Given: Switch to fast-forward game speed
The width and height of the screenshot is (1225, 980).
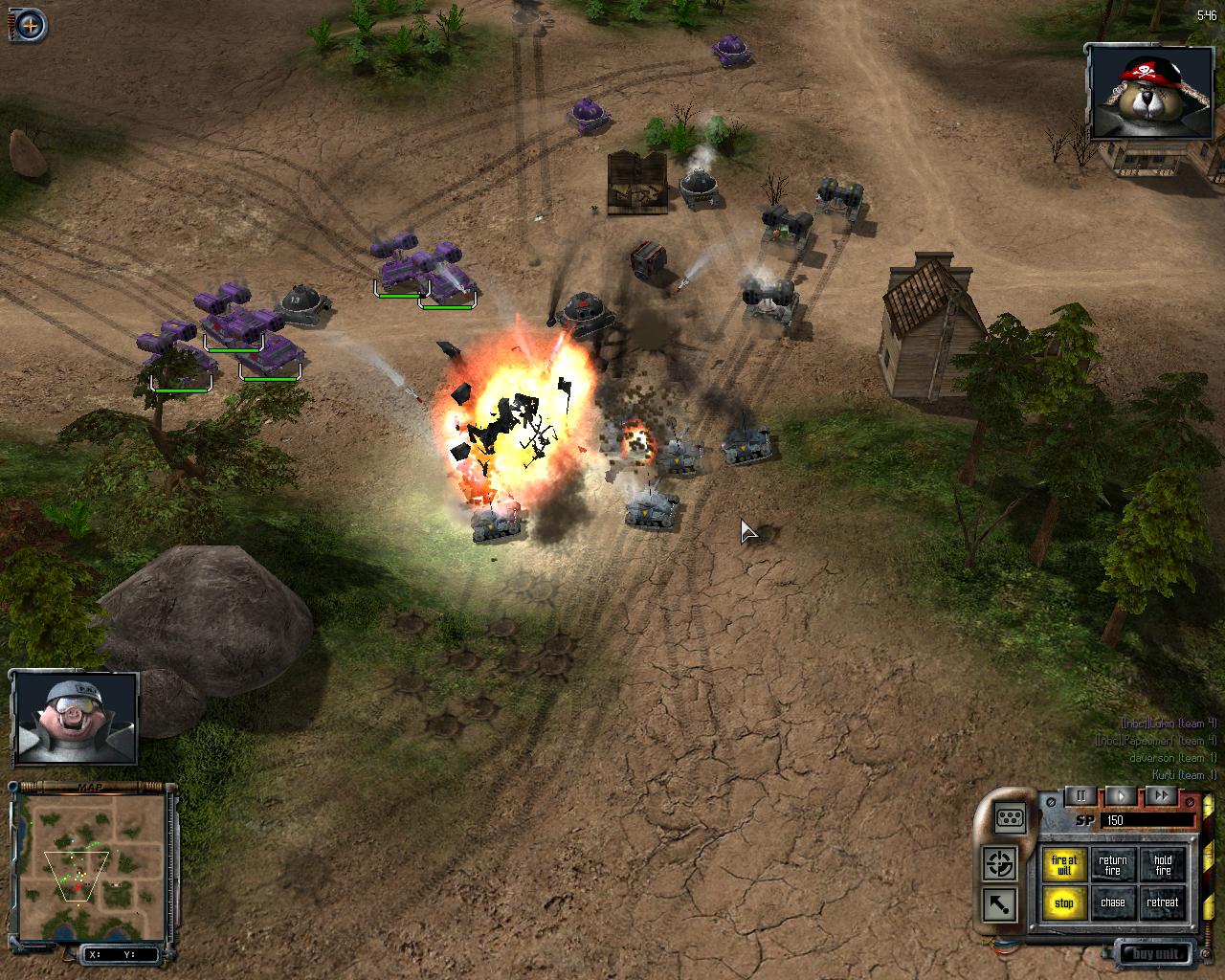Looking at the screenshot, I should pyautogui.click(x=1161, y=795).
